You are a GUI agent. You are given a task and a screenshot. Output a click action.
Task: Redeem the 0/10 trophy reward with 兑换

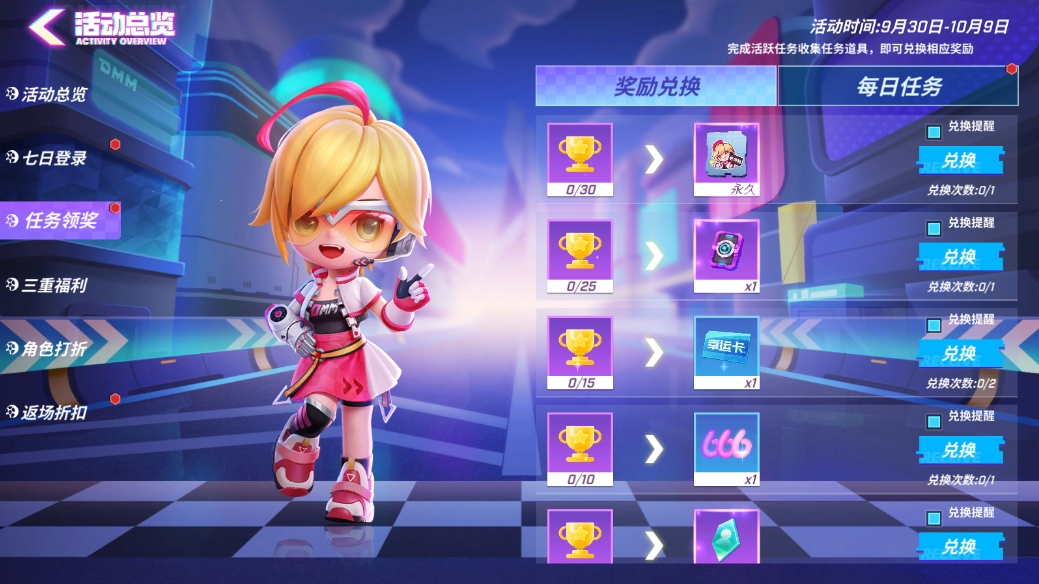(x=959, y=450)
